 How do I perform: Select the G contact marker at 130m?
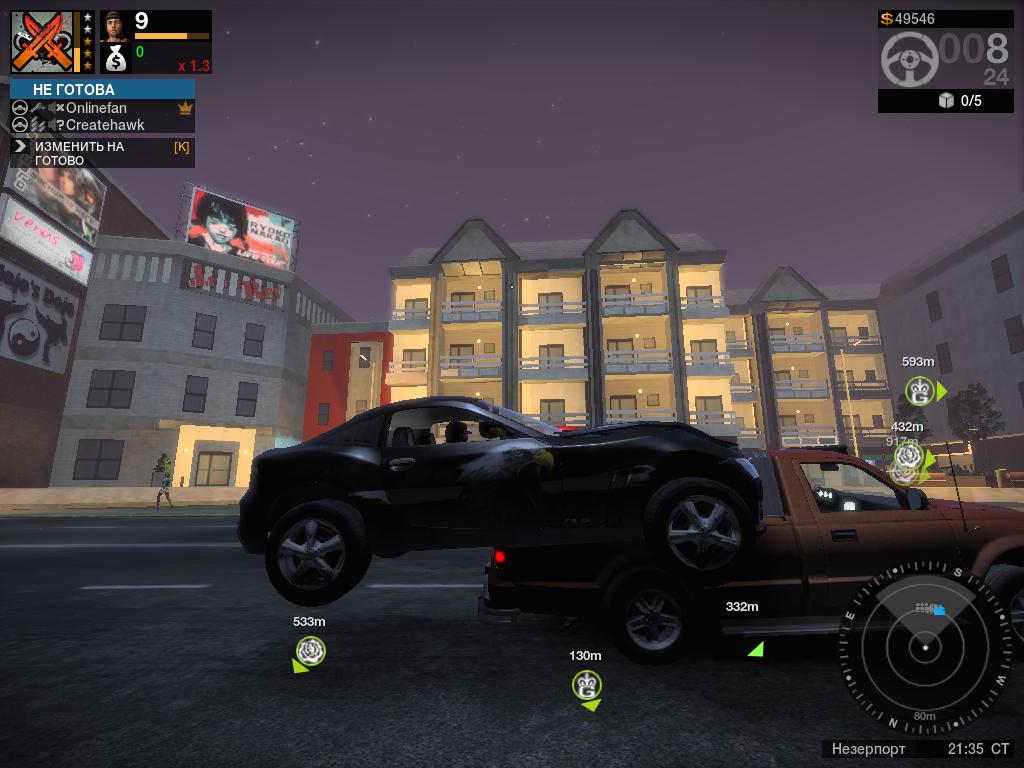586,685
